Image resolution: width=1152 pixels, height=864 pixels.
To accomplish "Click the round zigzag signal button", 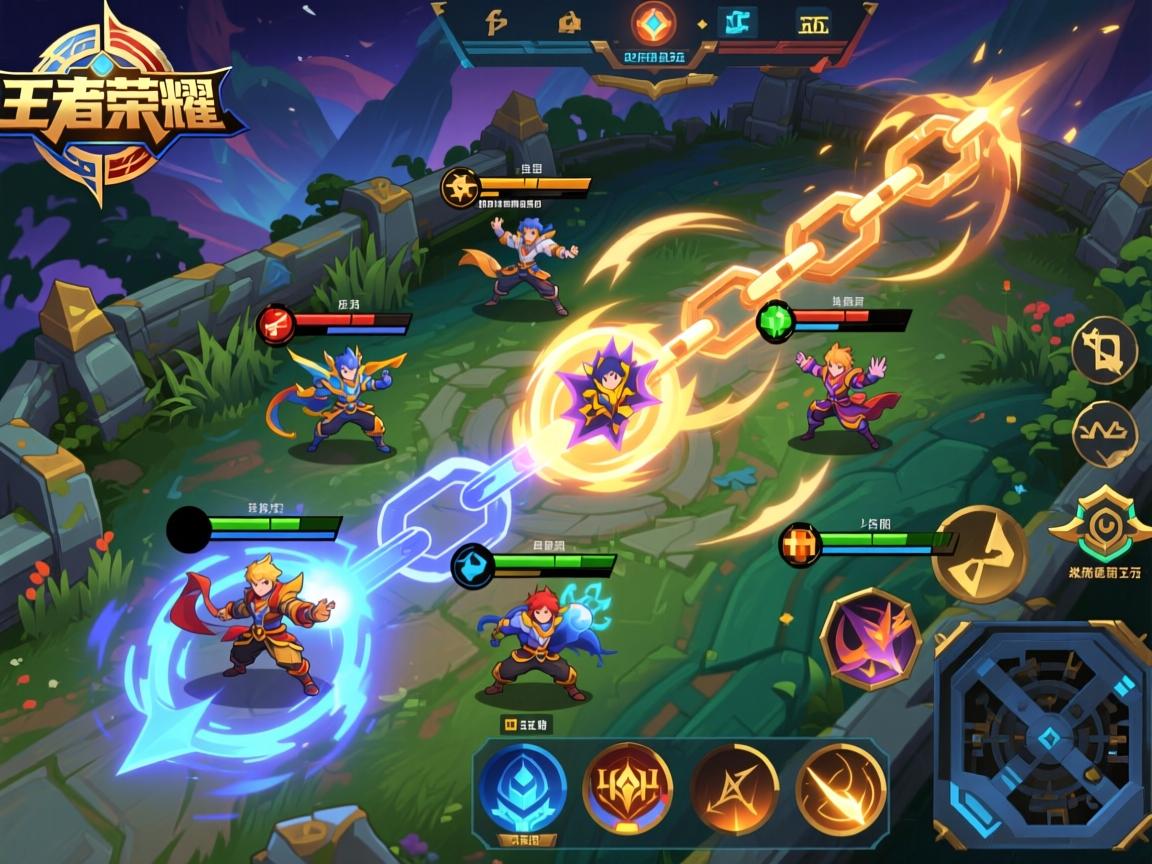I will coord(1105,434).
